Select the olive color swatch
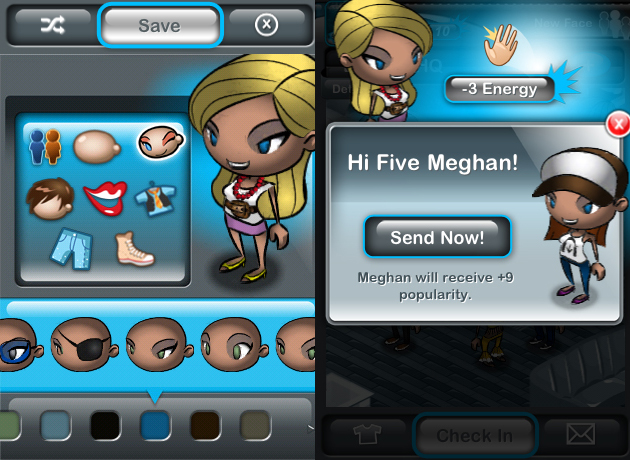Image resolution: width=630 pixels, height=460 pixels. [x=255, y=425]
